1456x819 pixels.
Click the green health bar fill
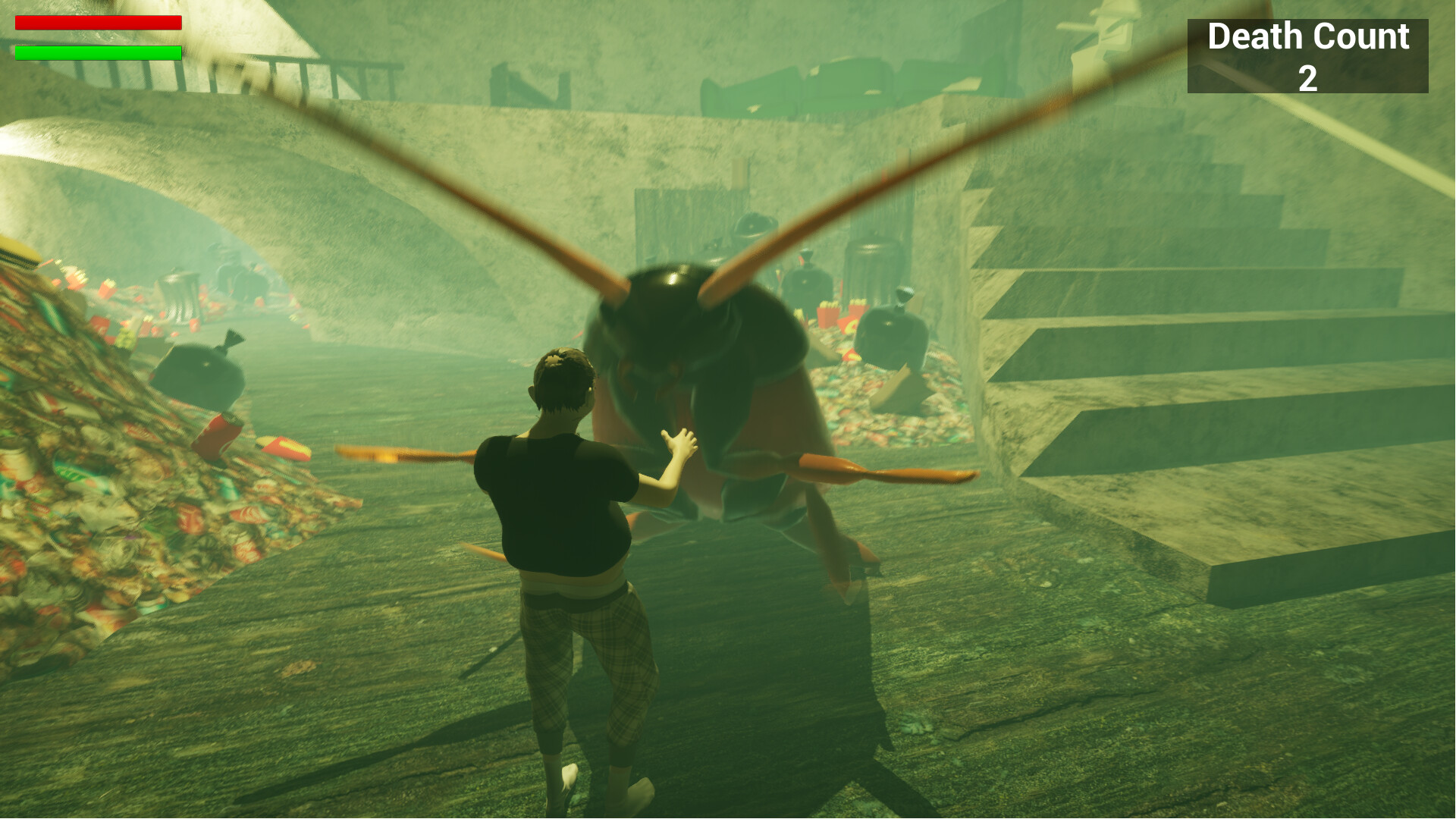(x=99, y=52)
